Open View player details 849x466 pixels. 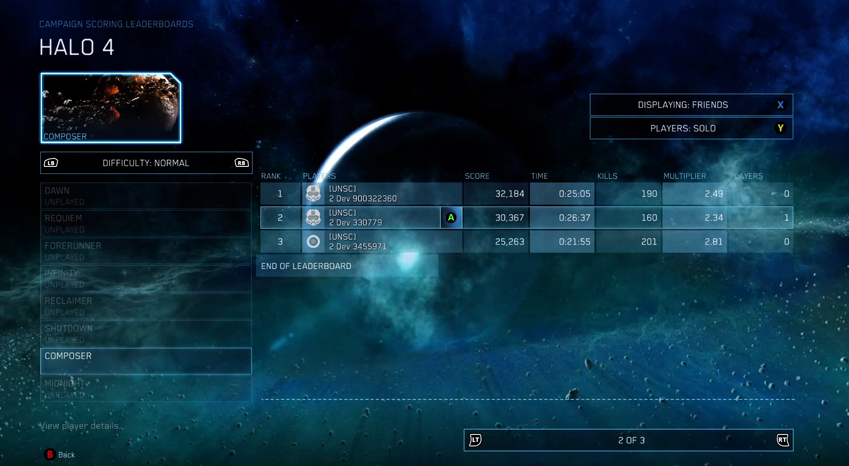[80, 426]
